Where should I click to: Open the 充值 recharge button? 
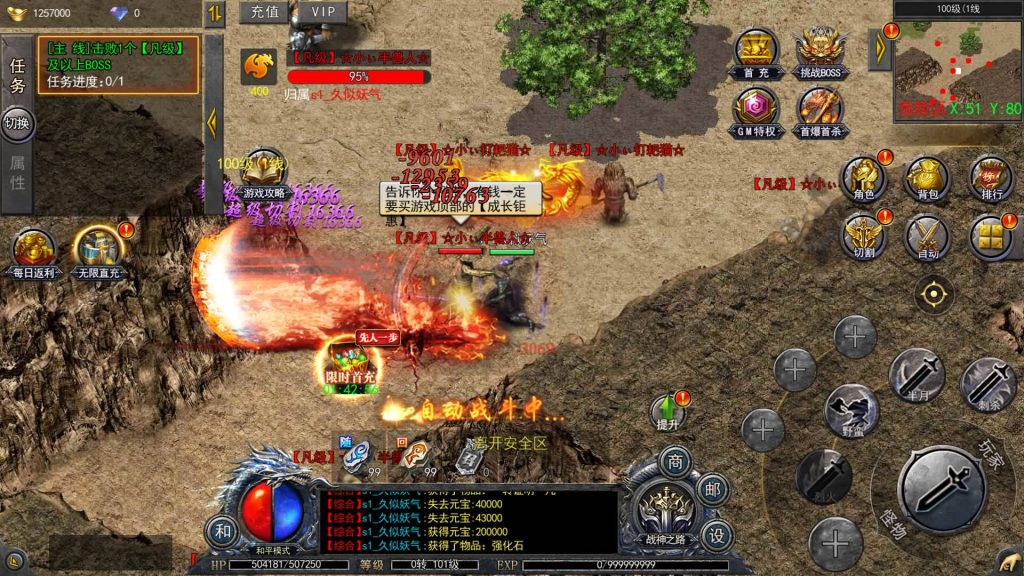click(263, 12)
